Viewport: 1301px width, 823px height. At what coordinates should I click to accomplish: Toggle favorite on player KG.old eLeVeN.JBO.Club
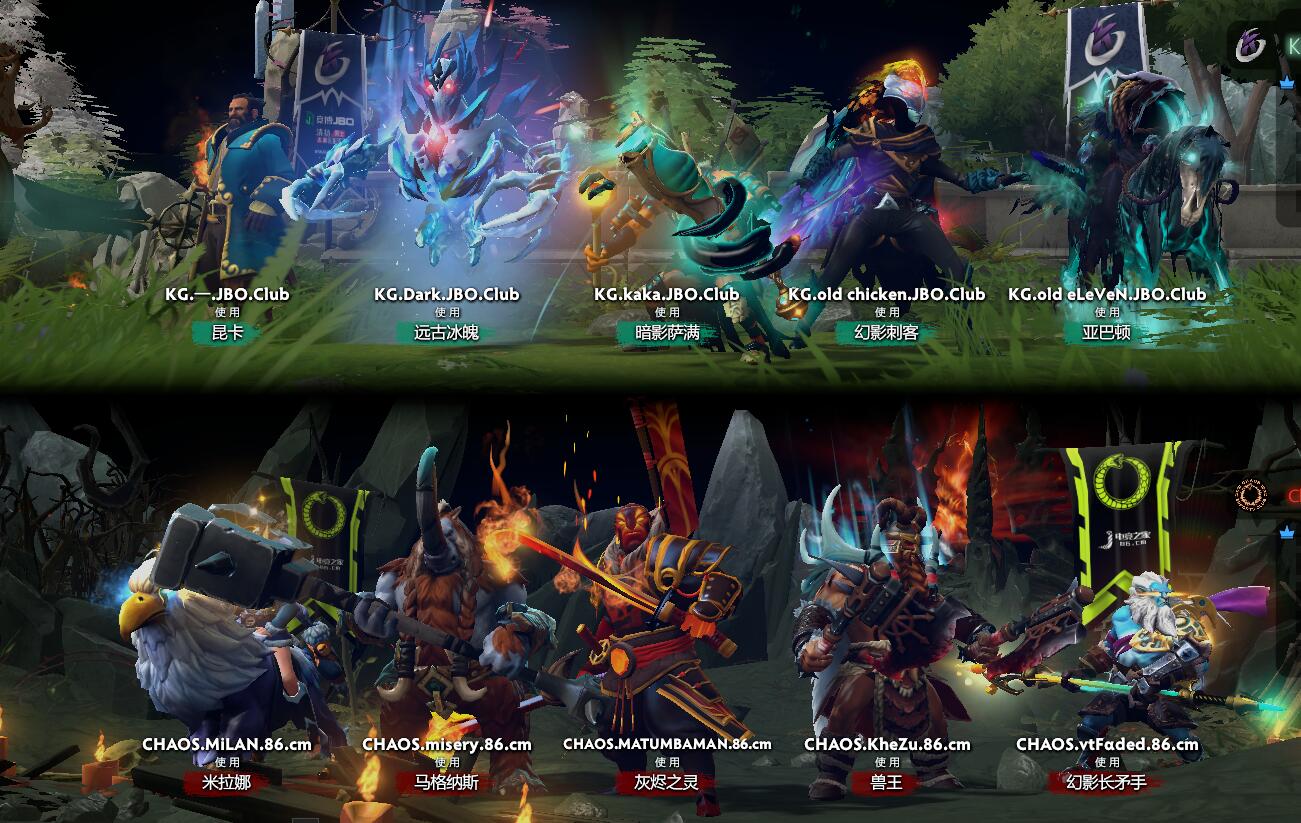[1107, 295]
